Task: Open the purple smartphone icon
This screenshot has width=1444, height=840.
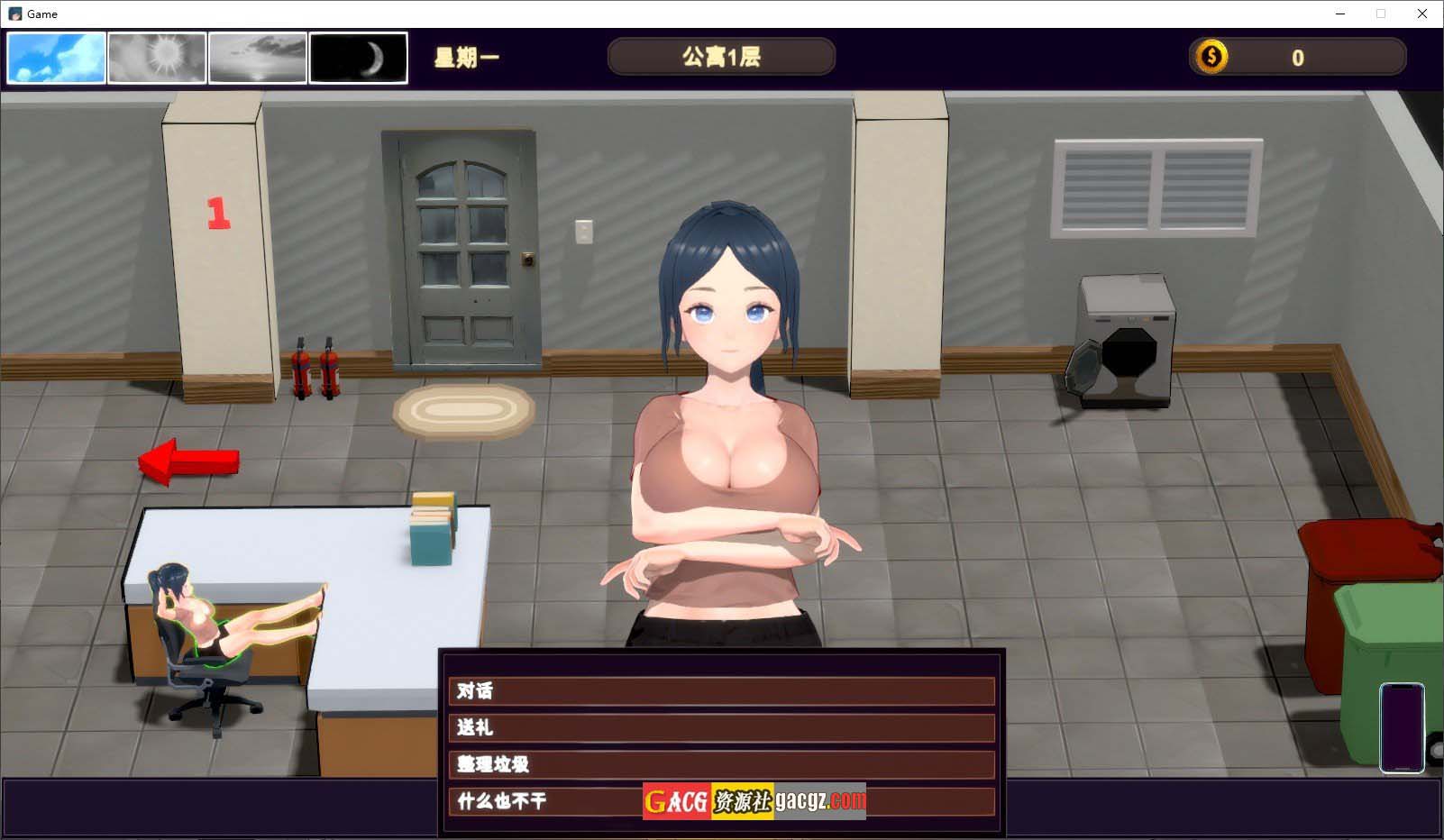Action: pyautogui.click(x=1402, y=727)
